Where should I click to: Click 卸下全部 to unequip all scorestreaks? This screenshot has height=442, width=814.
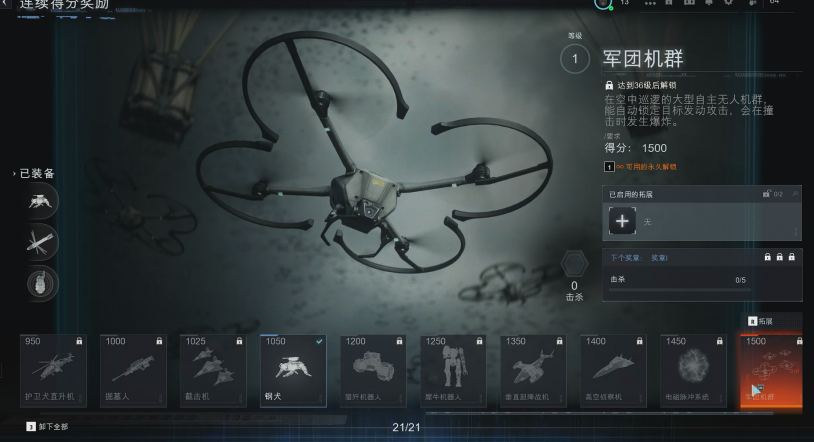pyautogui.click(x=48, y=427)
